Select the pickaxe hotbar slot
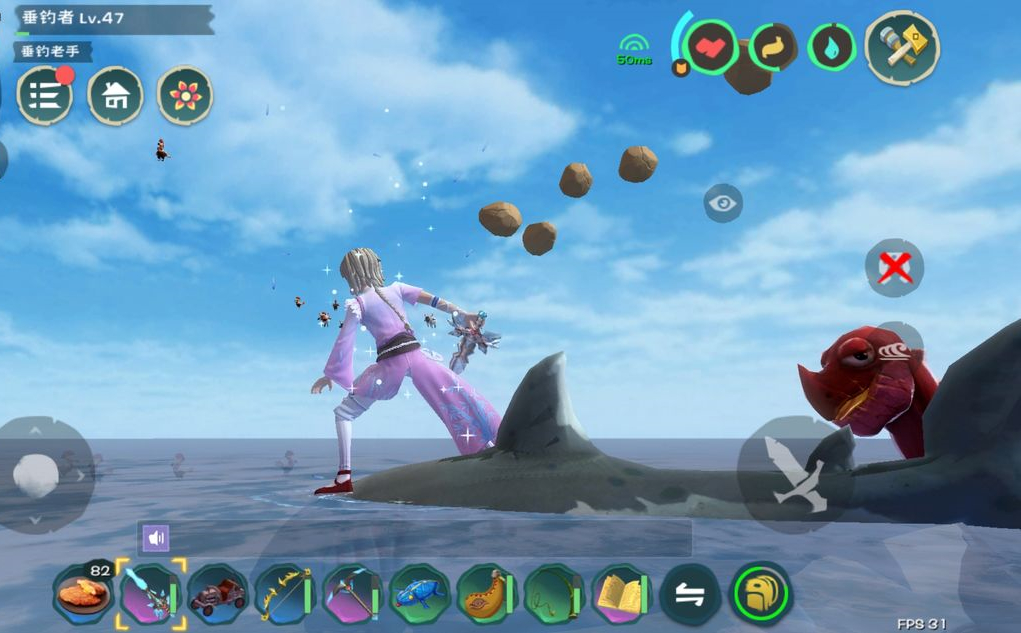This screenshot has width=1021, height=633. click(x=352, y=595)
